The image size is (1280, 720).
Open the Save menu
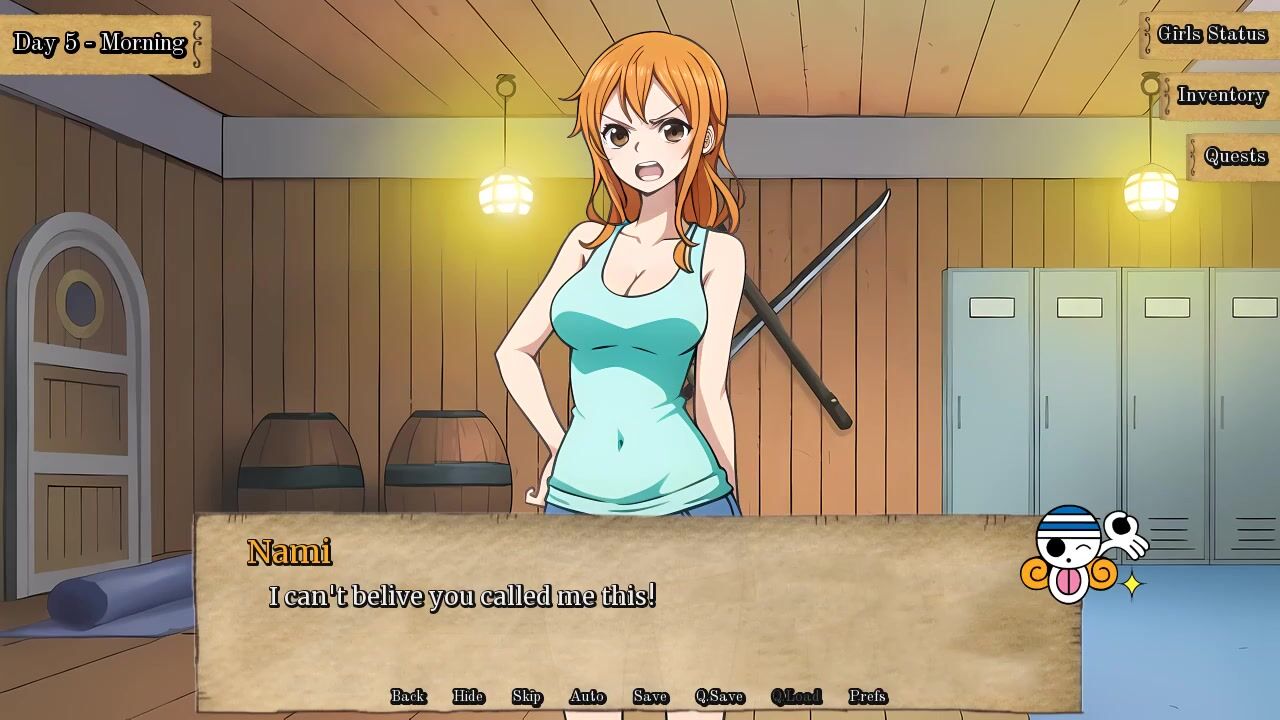coord(650,696)
